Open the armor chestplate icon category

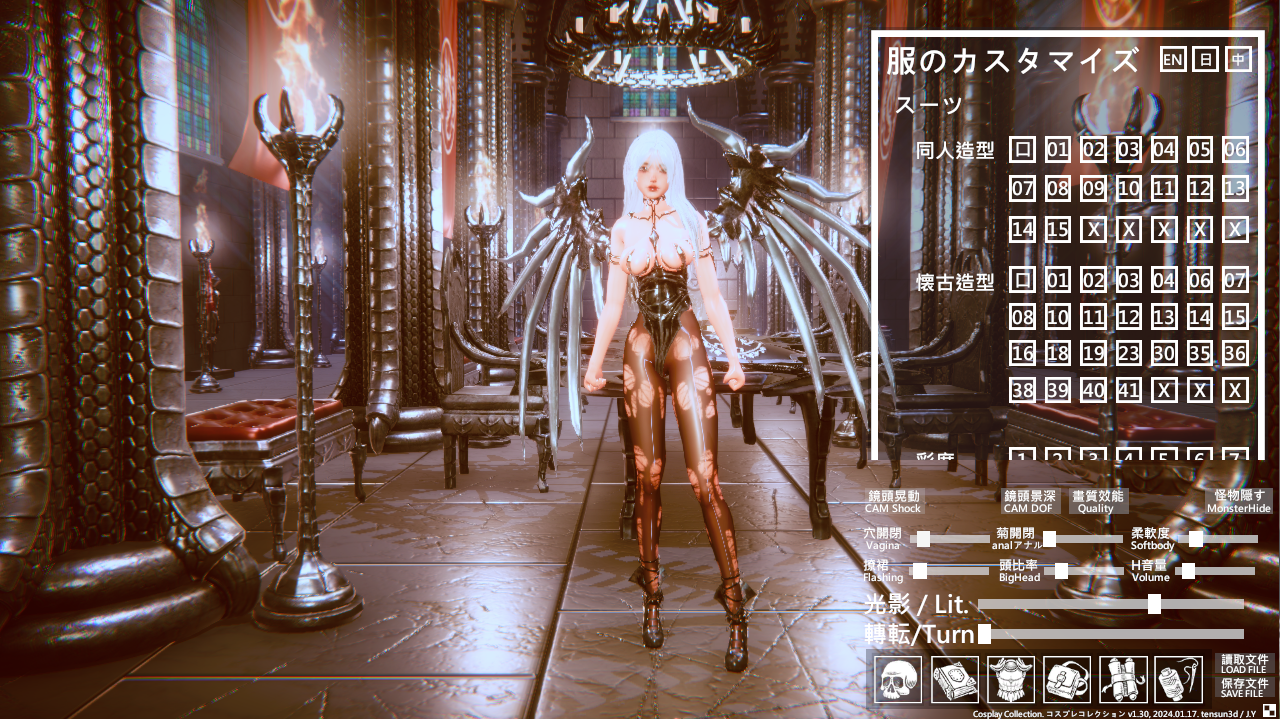click(x=1011, y=680)
